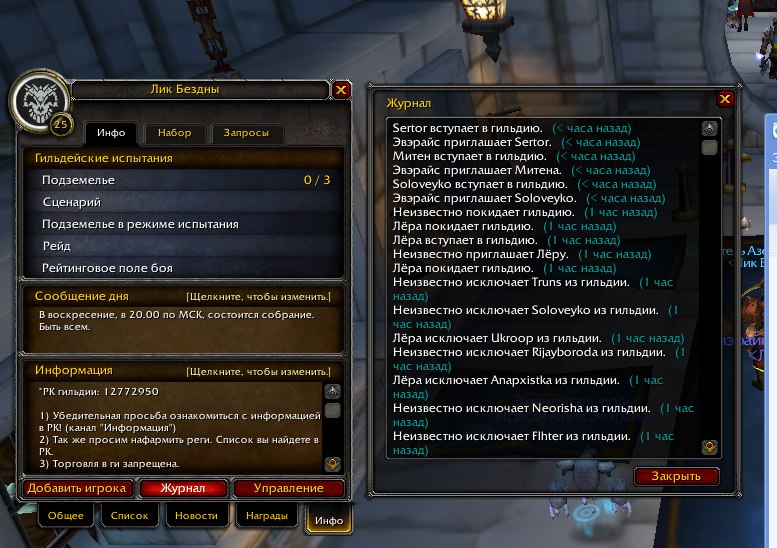The height and width of the screenshot is (548, 777).
Task: Select the Рейд challenge row
Action: [185, 246]
